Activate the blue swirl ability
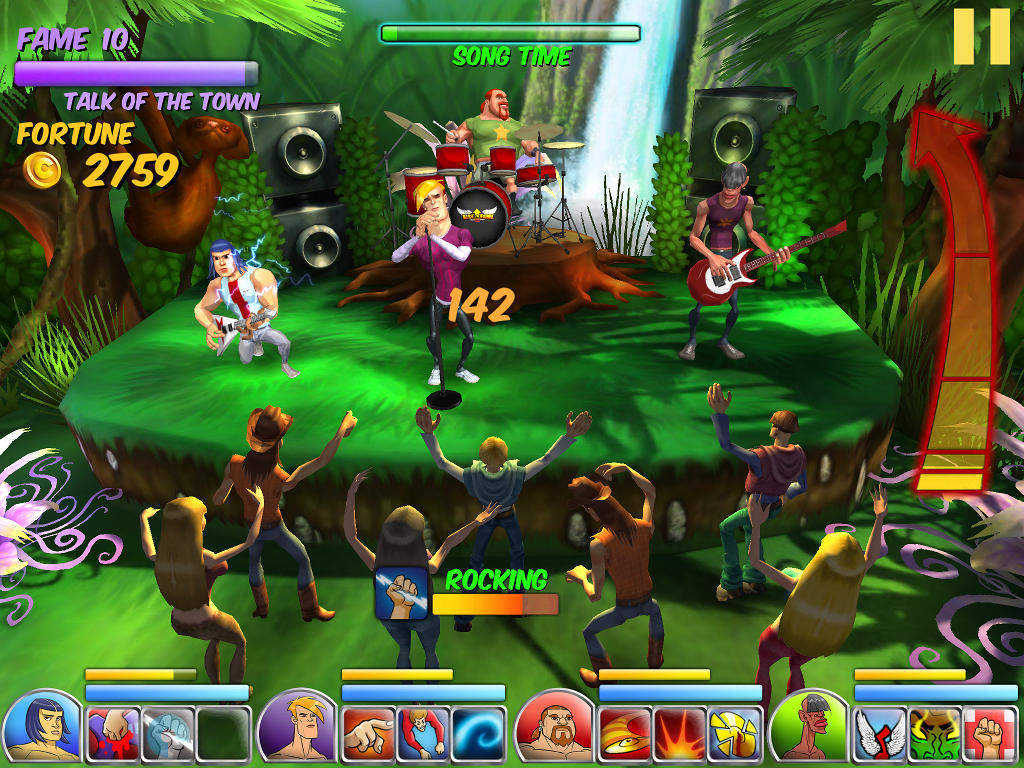Viewport: 1024px width, 768px height. tap(478, 735)
